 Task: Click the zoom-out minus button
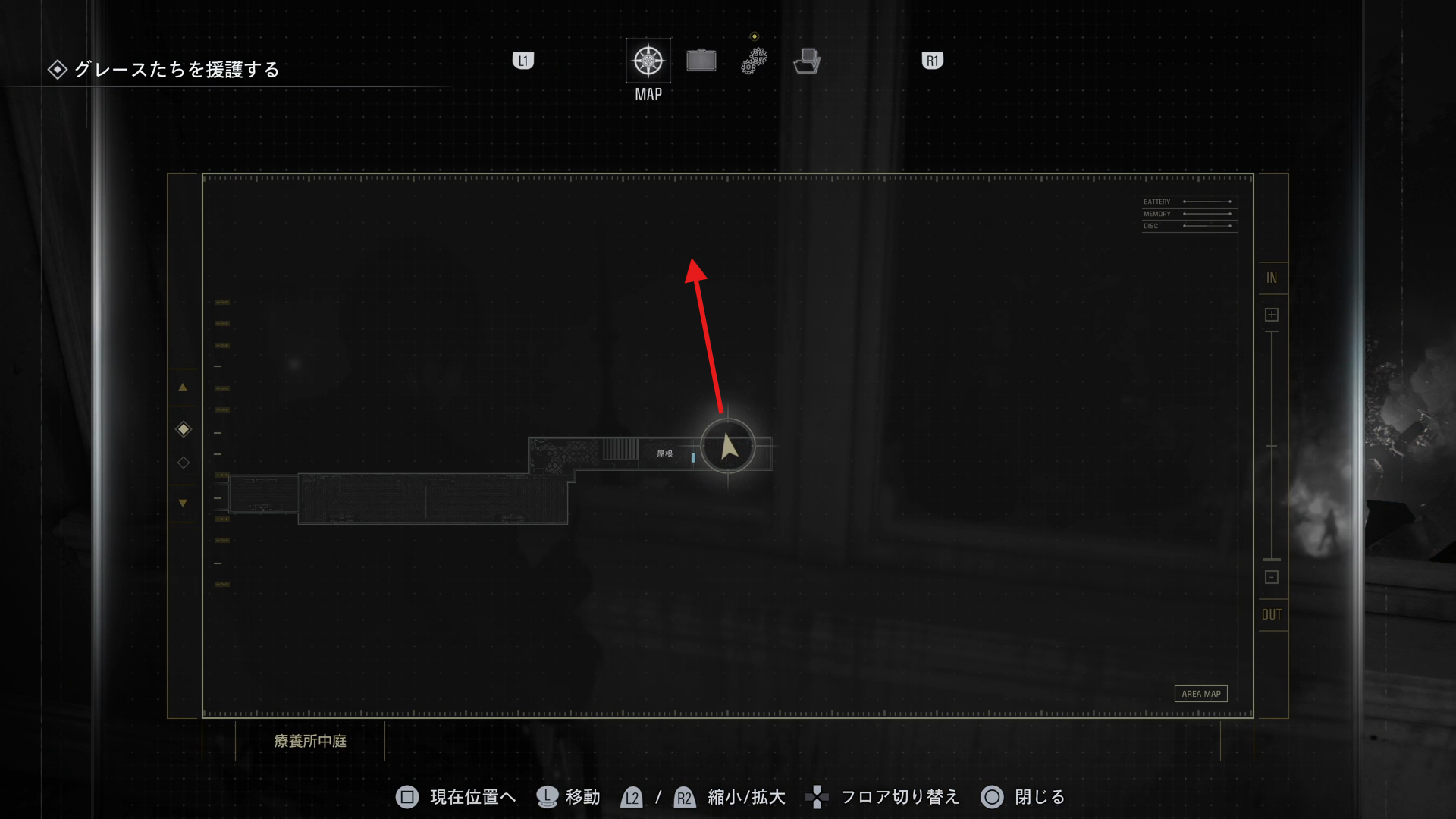(1272, 577)
